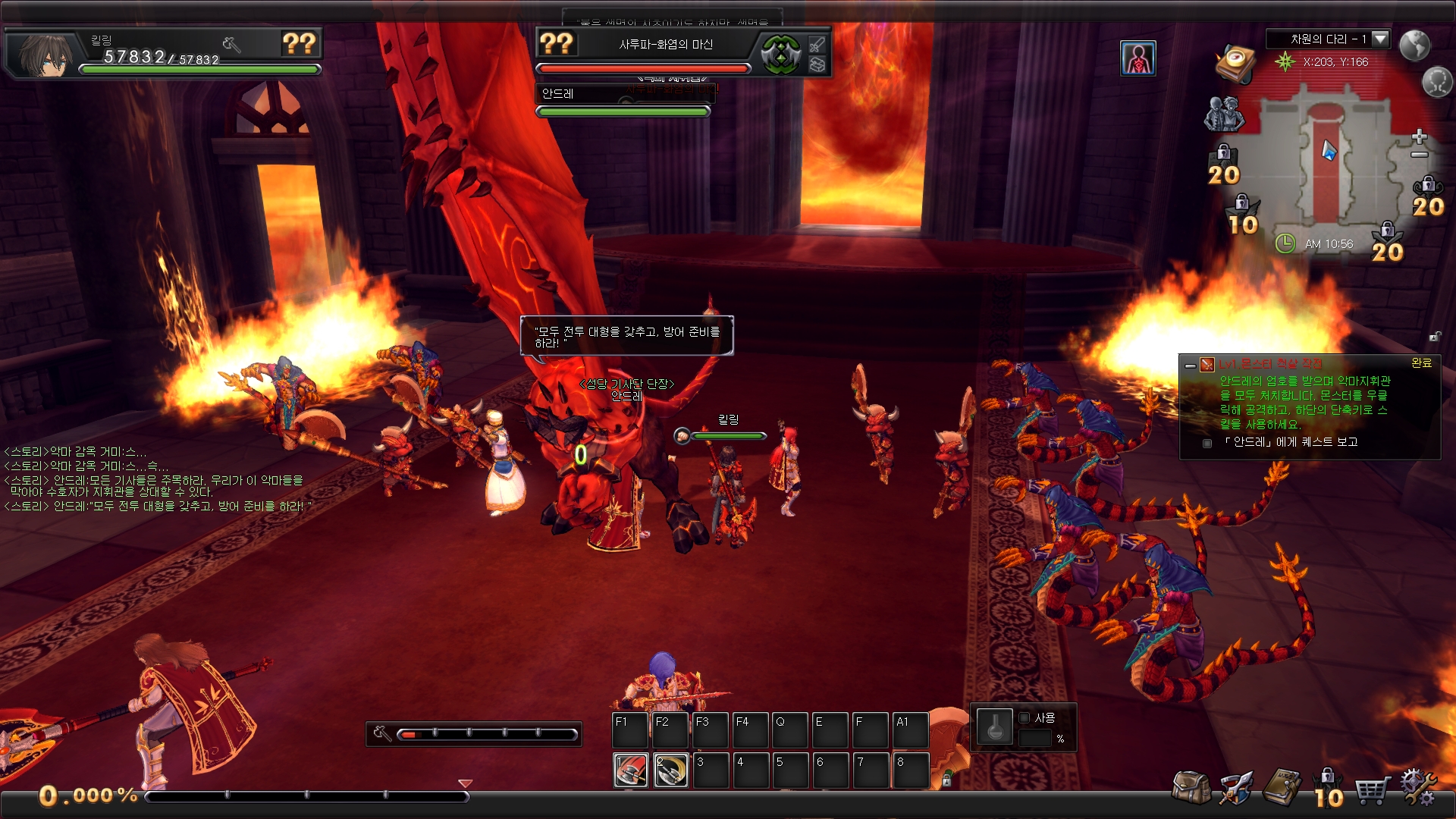Click the silhouette buff icon

1137,58
